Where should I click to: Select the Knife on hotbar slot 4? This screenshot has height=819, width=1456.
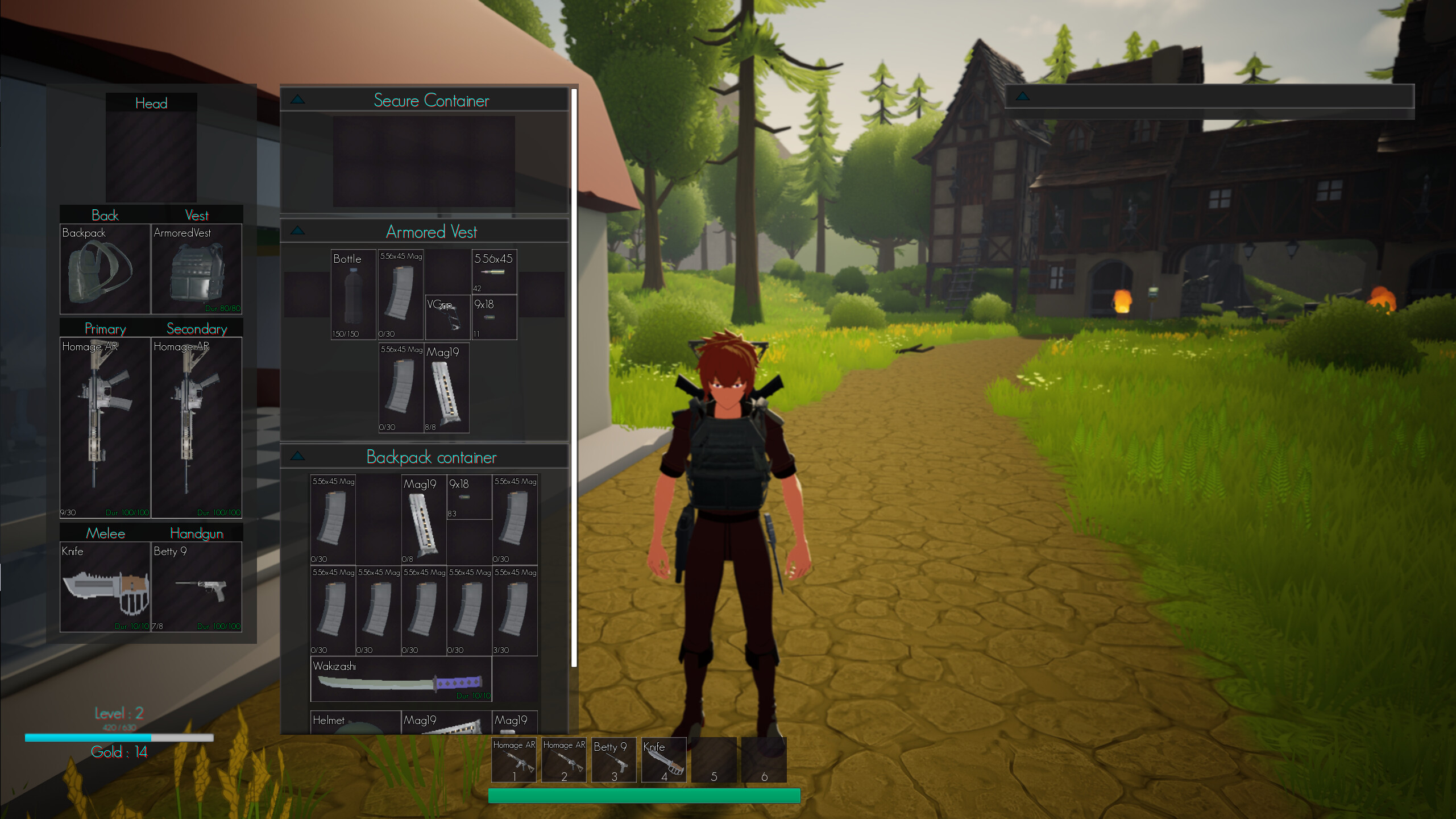click(663, 759)
